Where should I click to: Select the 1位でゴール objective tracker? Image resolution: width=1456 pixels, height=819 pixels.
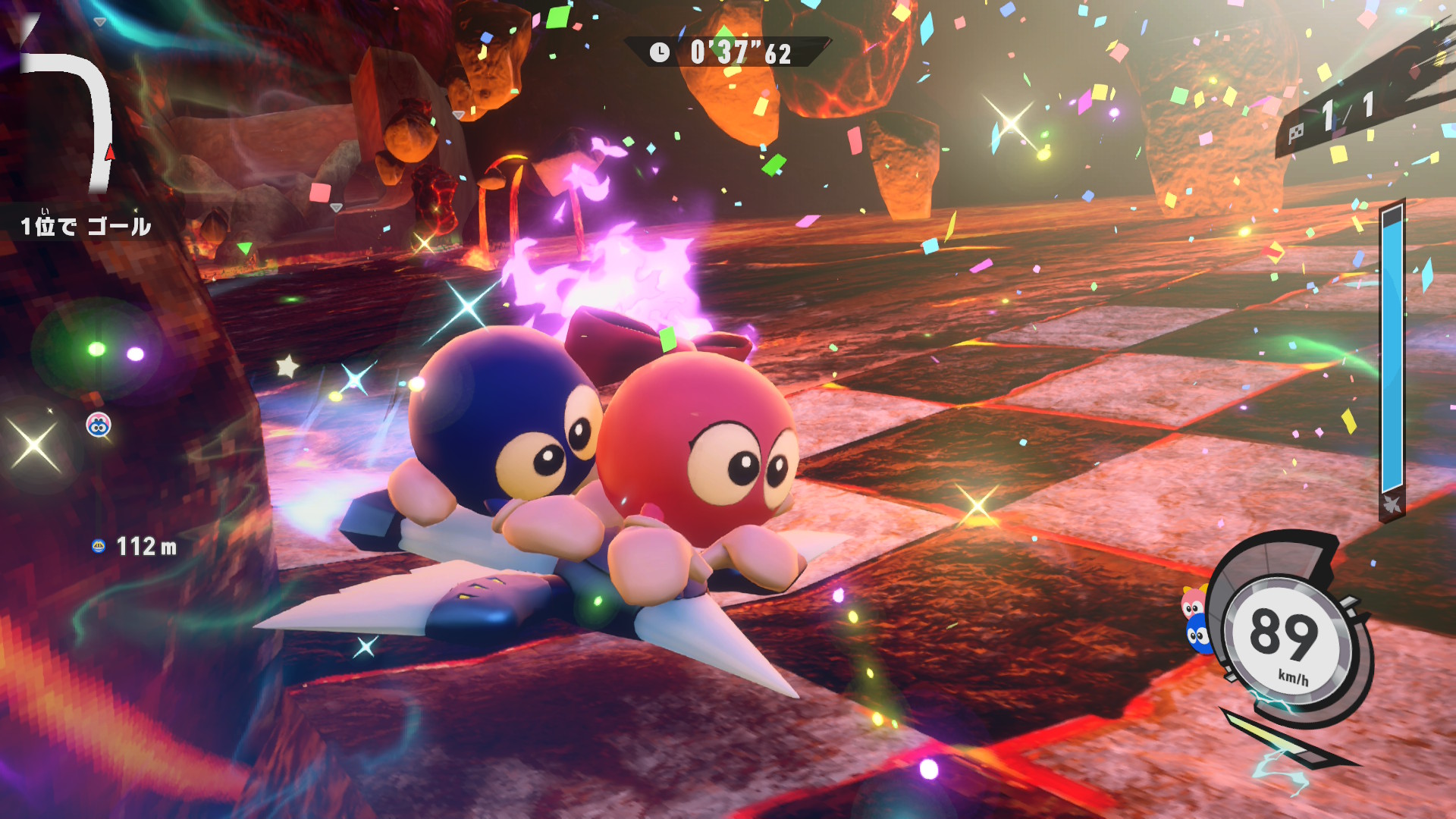coord(85,226)
